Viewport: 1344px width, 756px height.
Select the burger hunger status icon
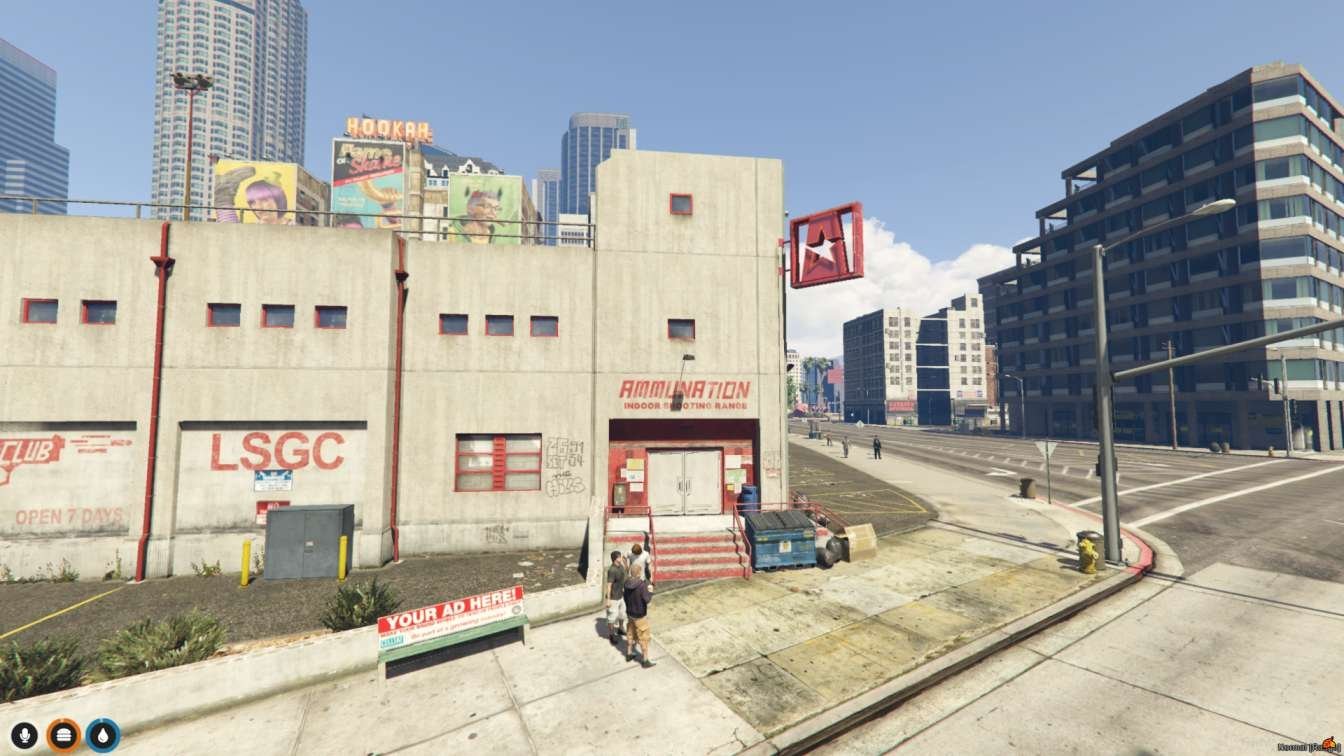point(63,735)
